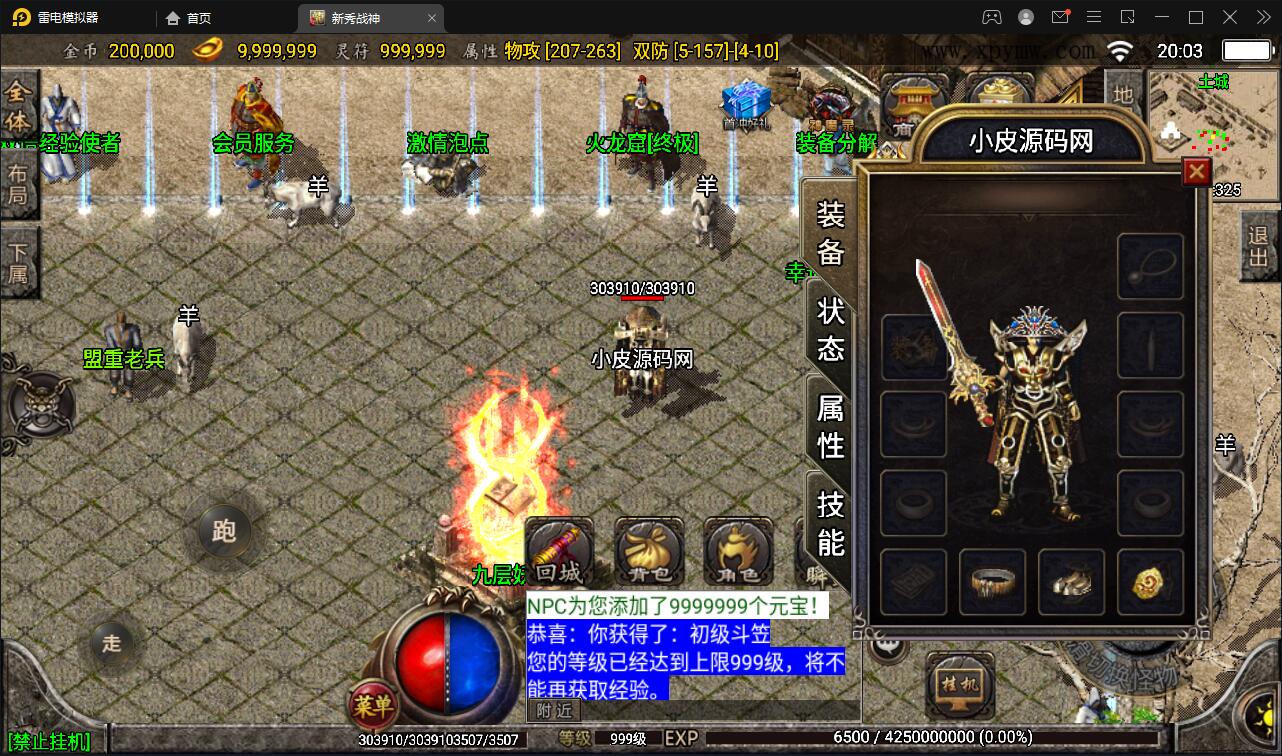The width and height of the screenshot is (1282, 756).
Task: Switch to the 状态 status tab
Action: pyautogui.click(x=832, y=324)
